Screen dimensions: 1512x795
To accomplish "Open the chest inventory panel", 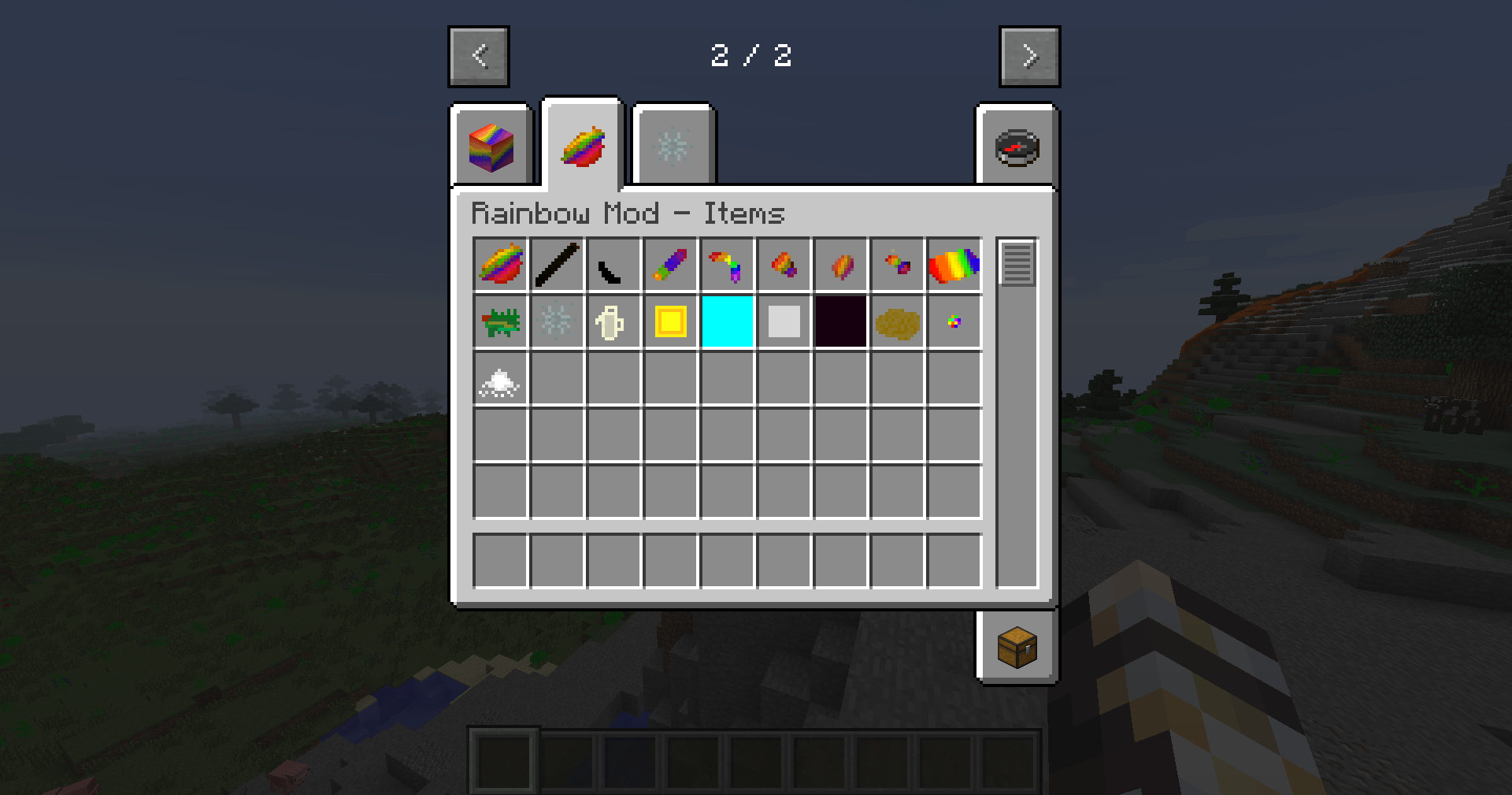I will [x=1017, y=648].
